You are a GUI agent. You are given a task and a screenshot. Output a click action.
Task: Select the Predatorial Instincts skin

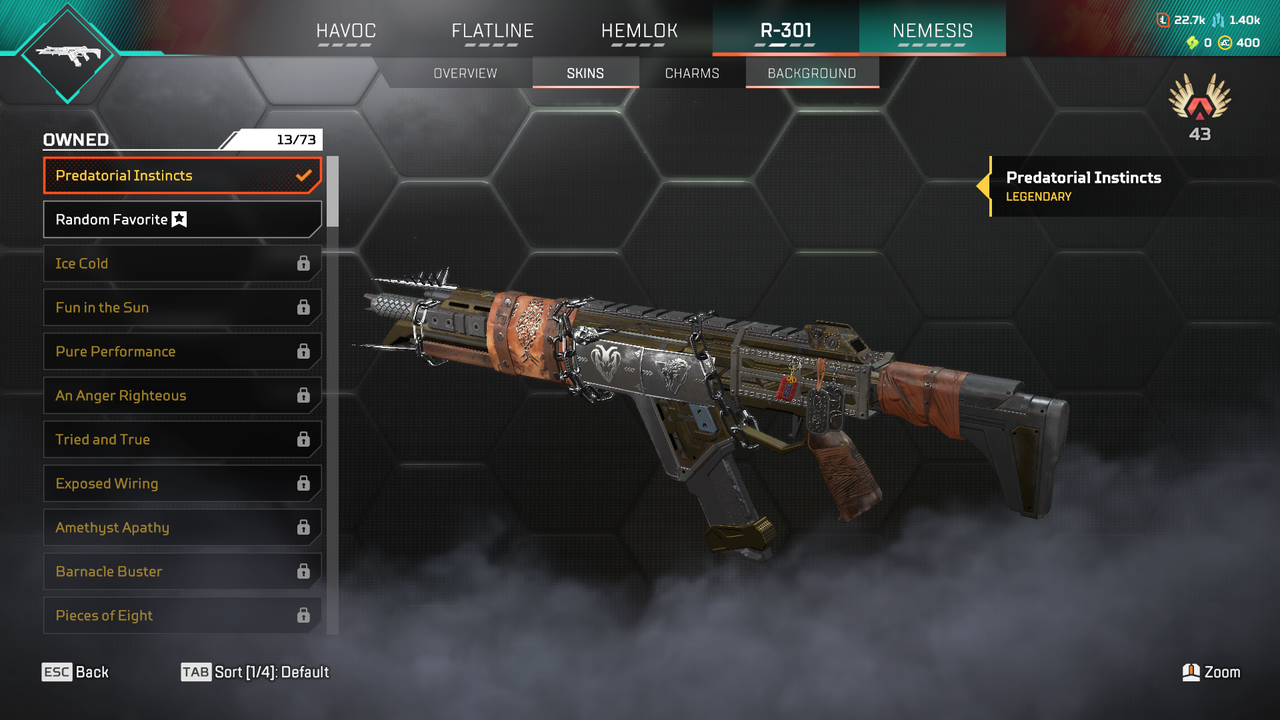point(182,175)
